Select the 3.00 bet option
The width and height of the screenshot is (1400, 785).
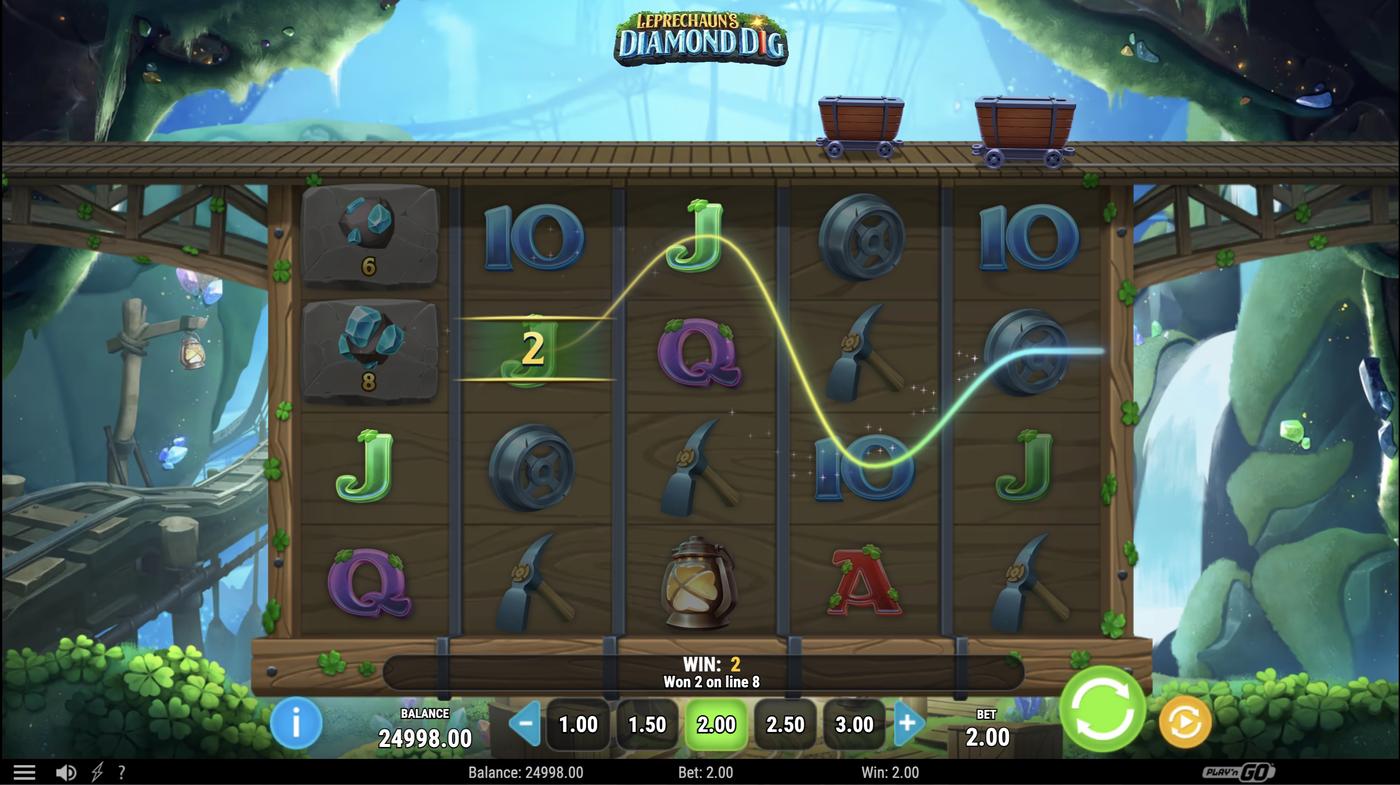click(854, 723)
